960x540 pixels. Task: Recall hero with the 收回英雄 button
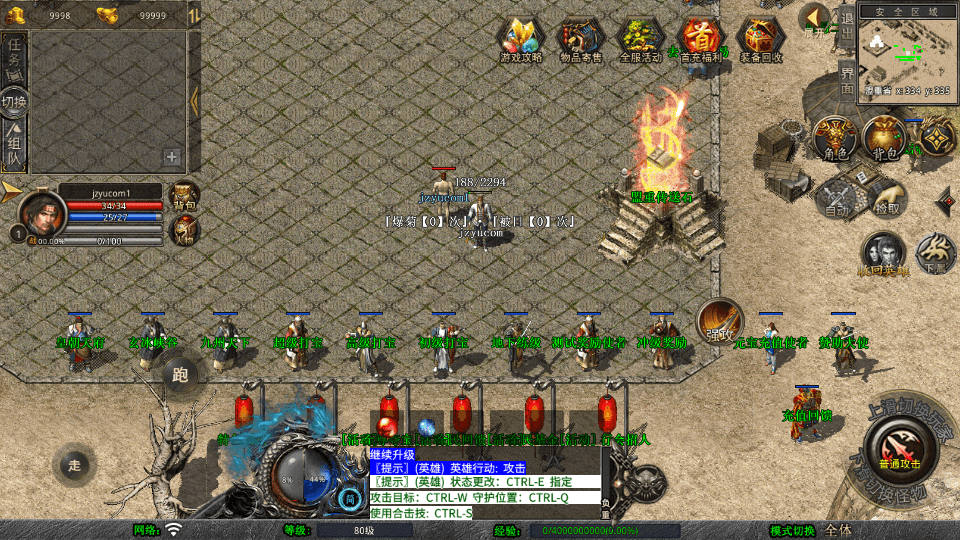(883, 255)
